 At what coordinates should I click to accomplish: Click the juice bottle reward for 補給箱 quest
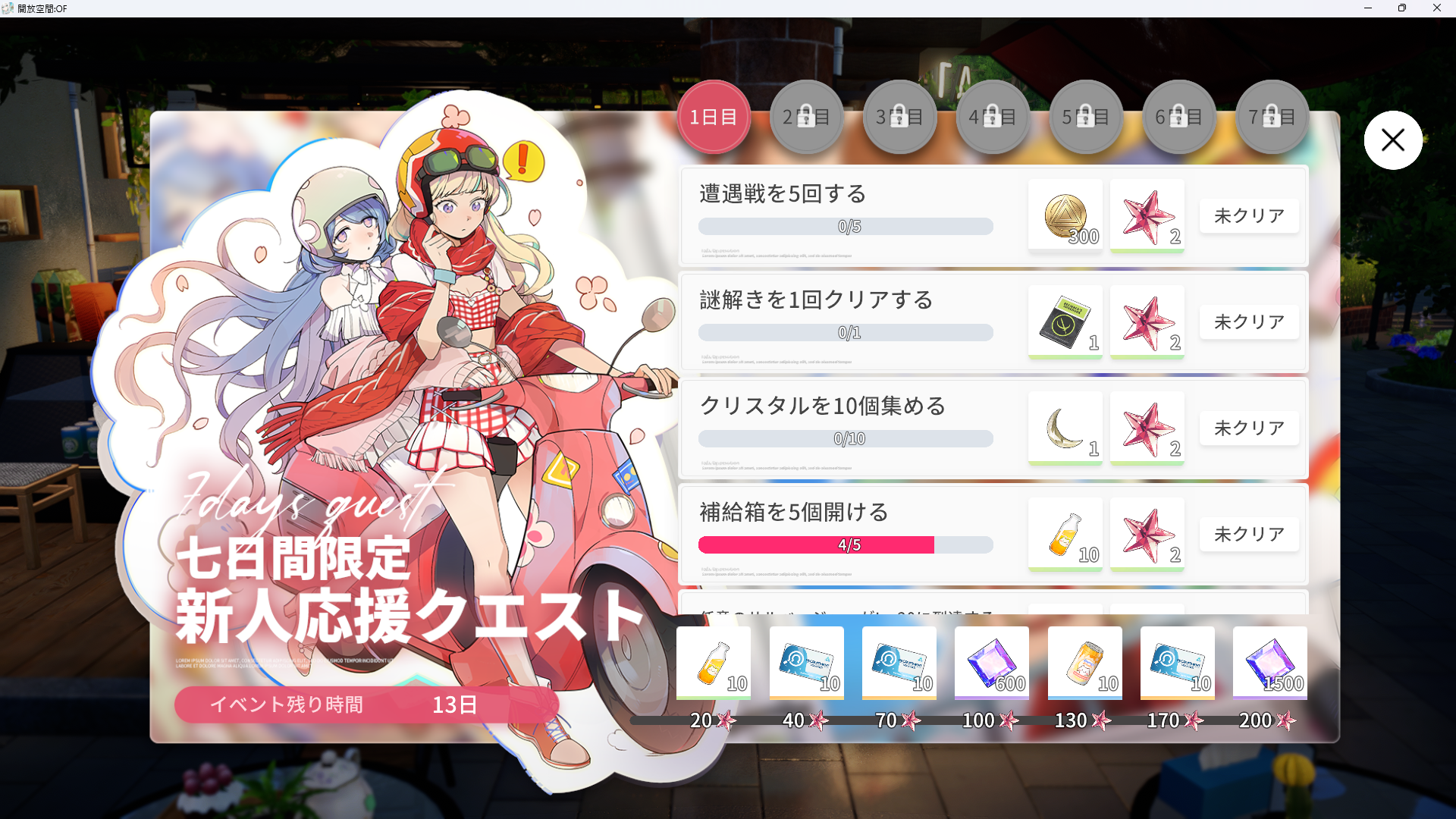click(x=1065, y=534)
